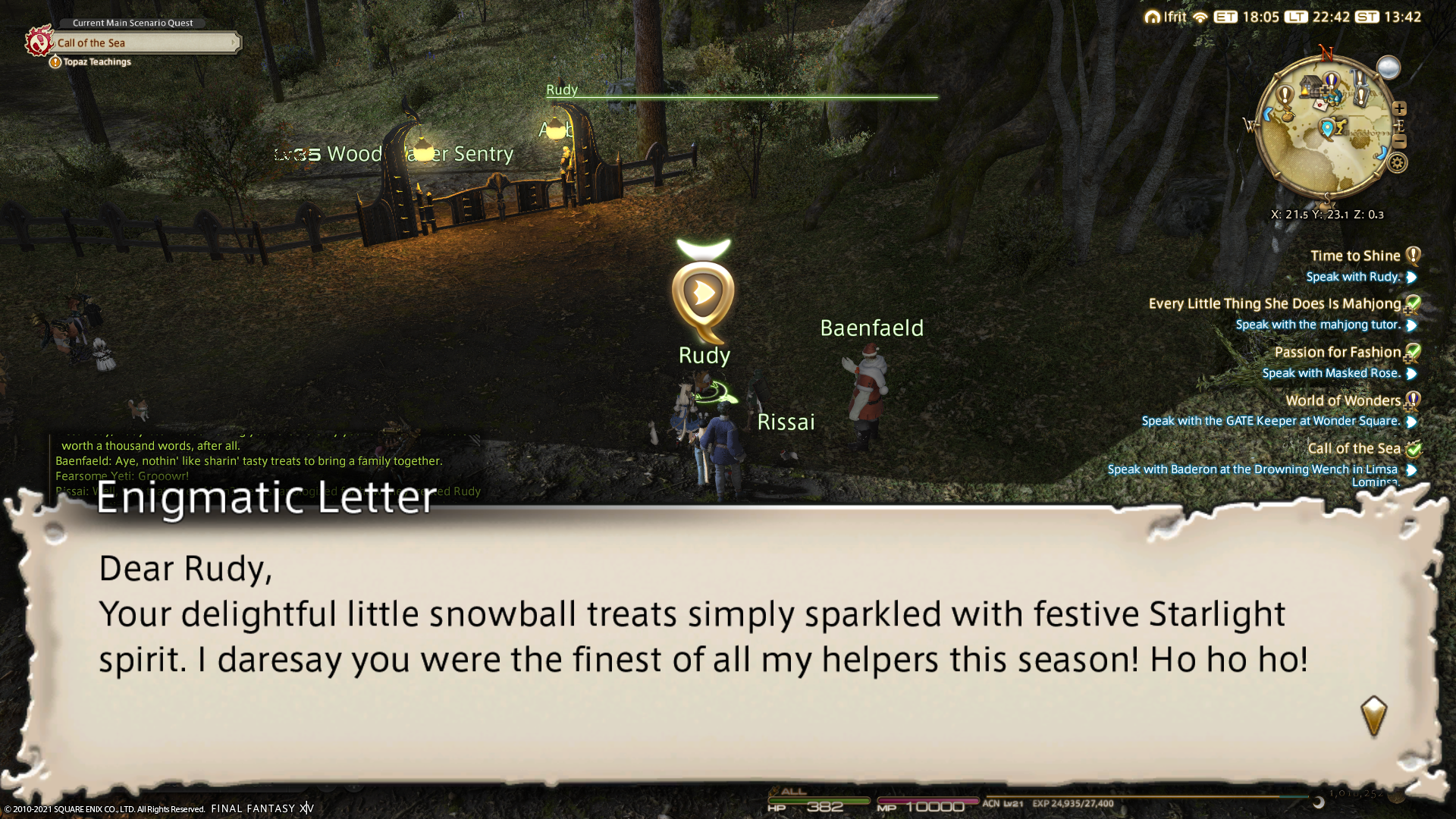Check the weather icon beside the minimap
The image size is (1456, 819).
pyautogui.click(x=1389, y=67)
